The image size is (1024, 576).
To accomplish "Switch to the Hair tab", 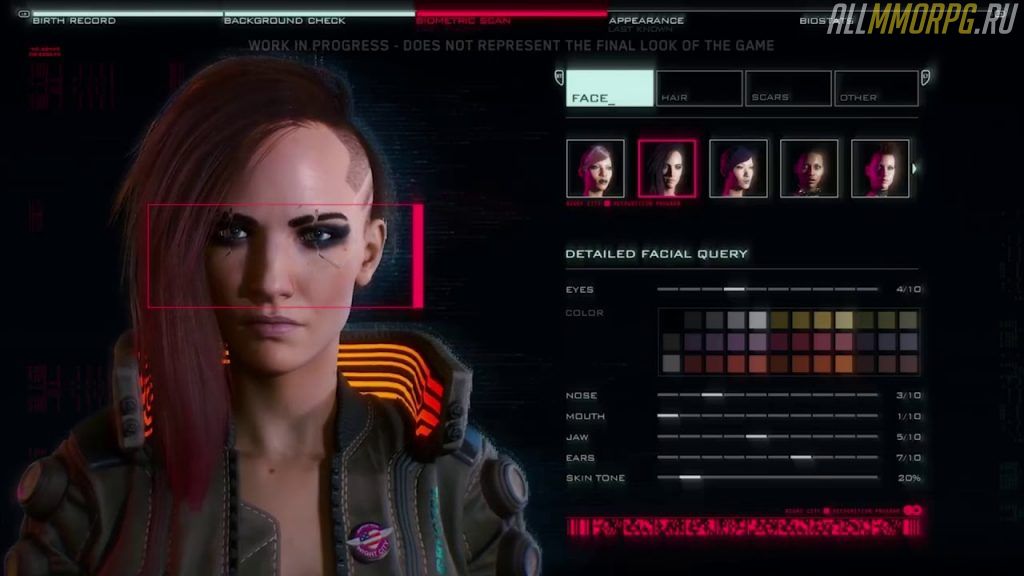I will coord(699,88).
